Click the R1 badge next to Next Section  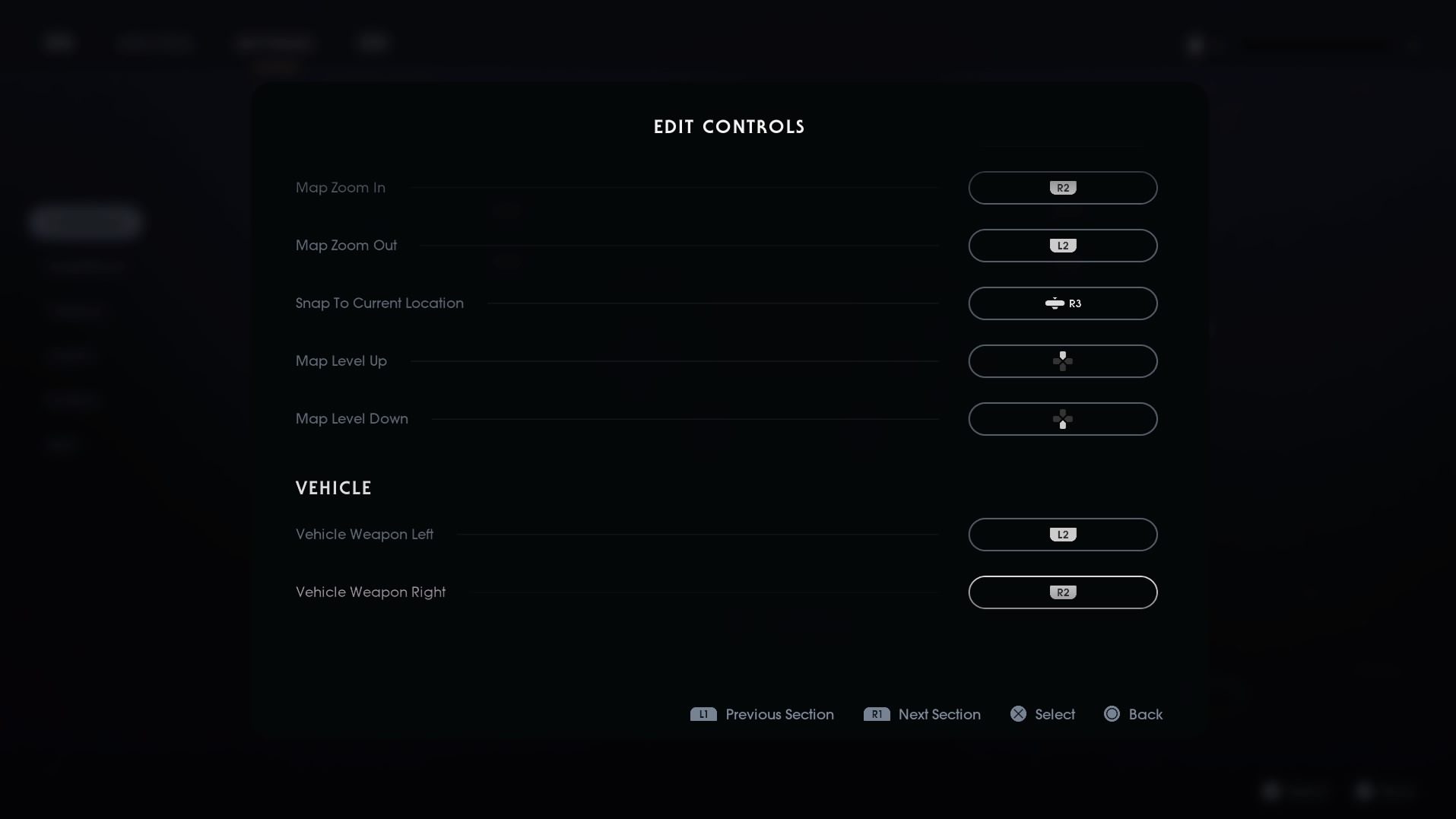877,714
